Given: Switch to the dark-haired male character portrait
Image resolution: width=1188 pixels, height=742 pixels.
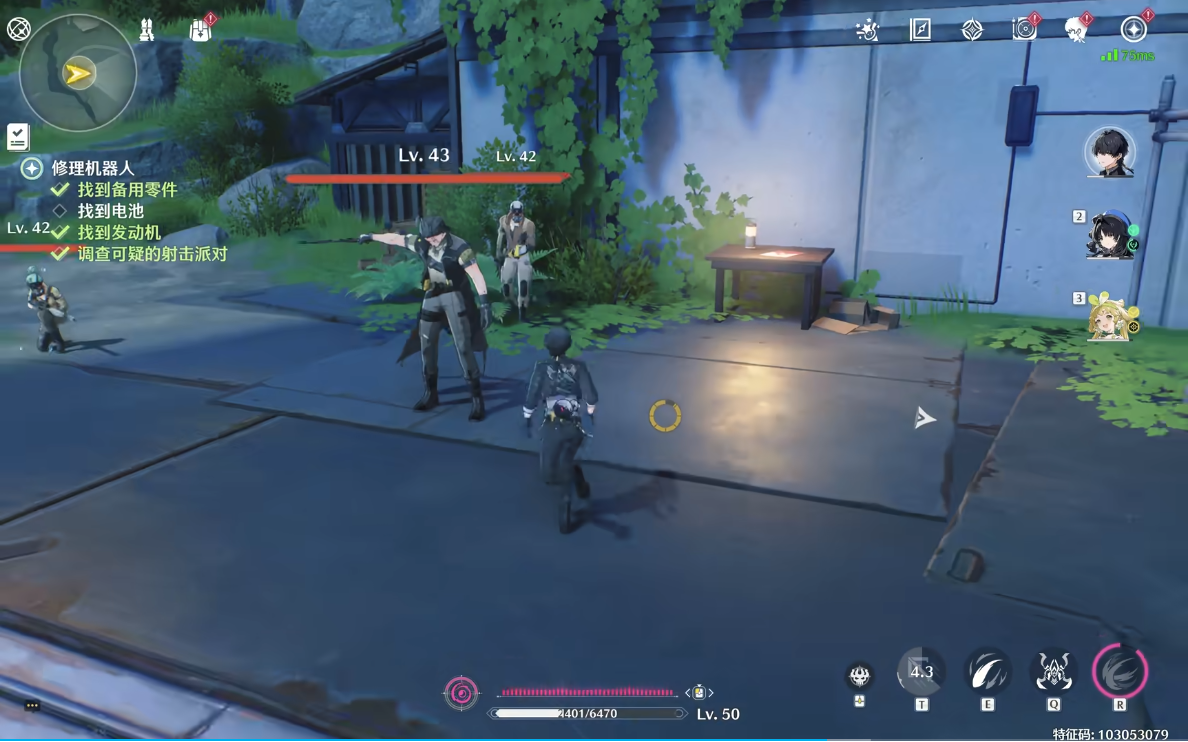Looking at the screenshot, I should [1110, 153].
